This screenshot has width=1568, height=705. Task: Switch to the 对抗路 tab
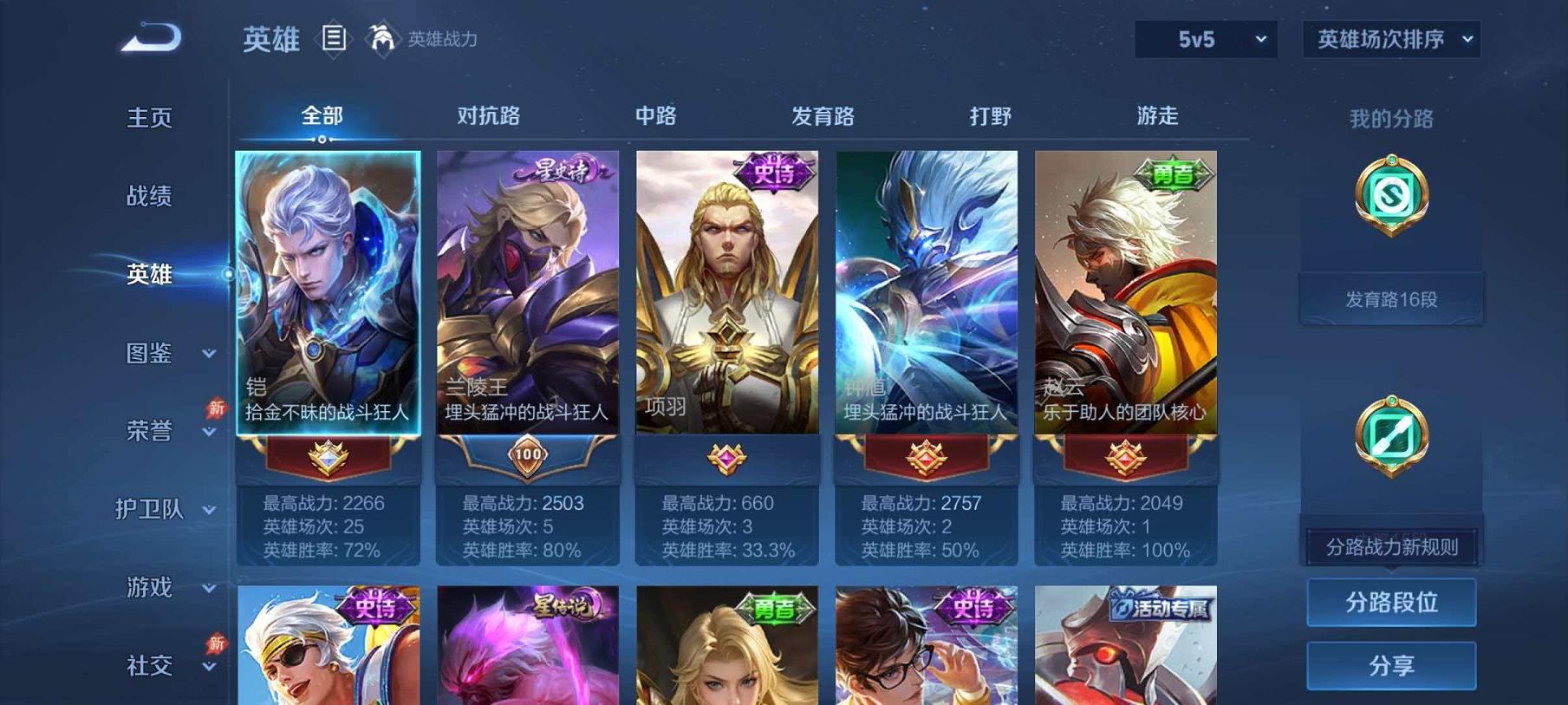pyautogui.click(x=487, y=115)
